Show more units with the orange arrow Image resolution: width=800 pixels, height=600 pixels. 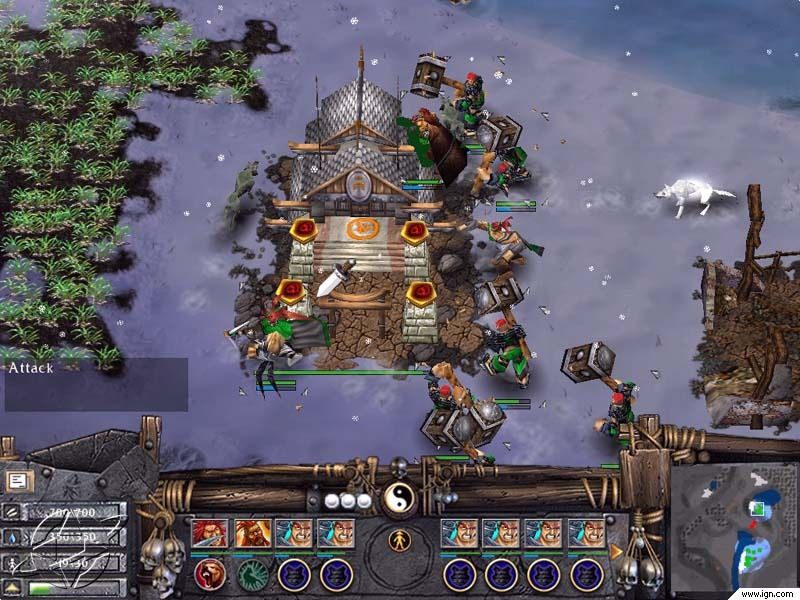616,549
